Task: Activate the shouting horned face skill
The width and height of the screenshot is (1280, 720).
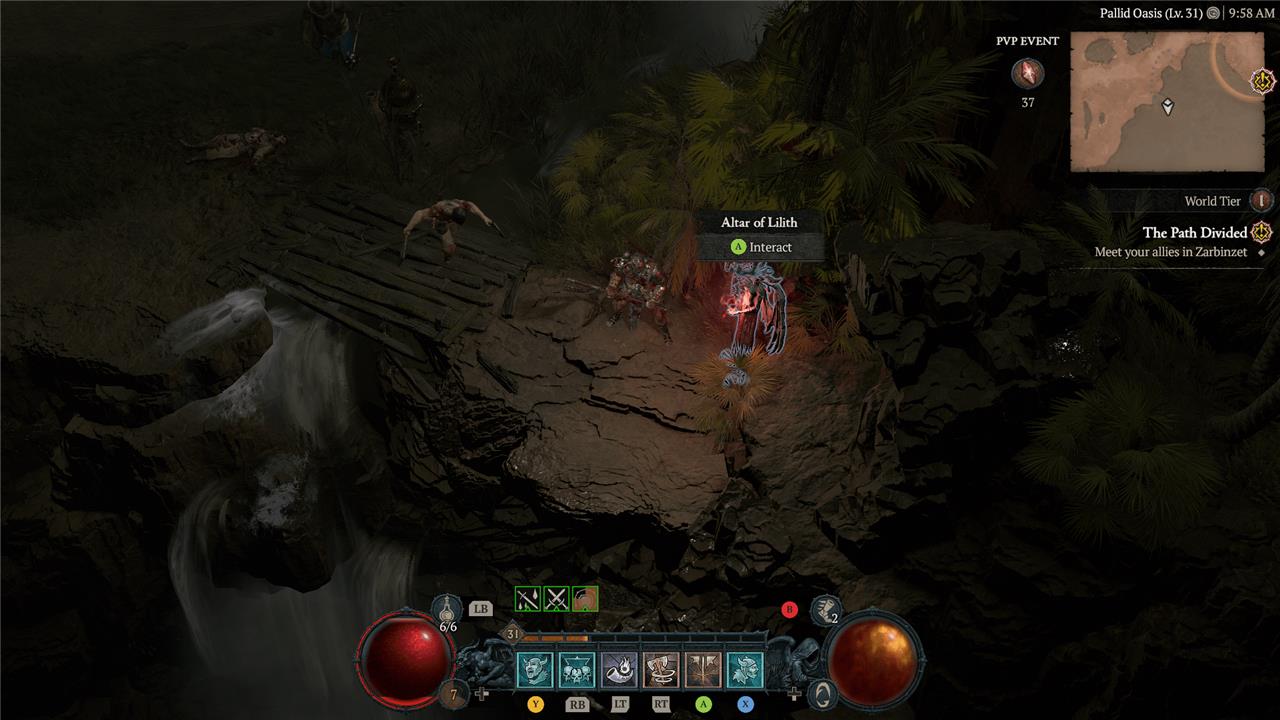Action: tap(535, 670)
